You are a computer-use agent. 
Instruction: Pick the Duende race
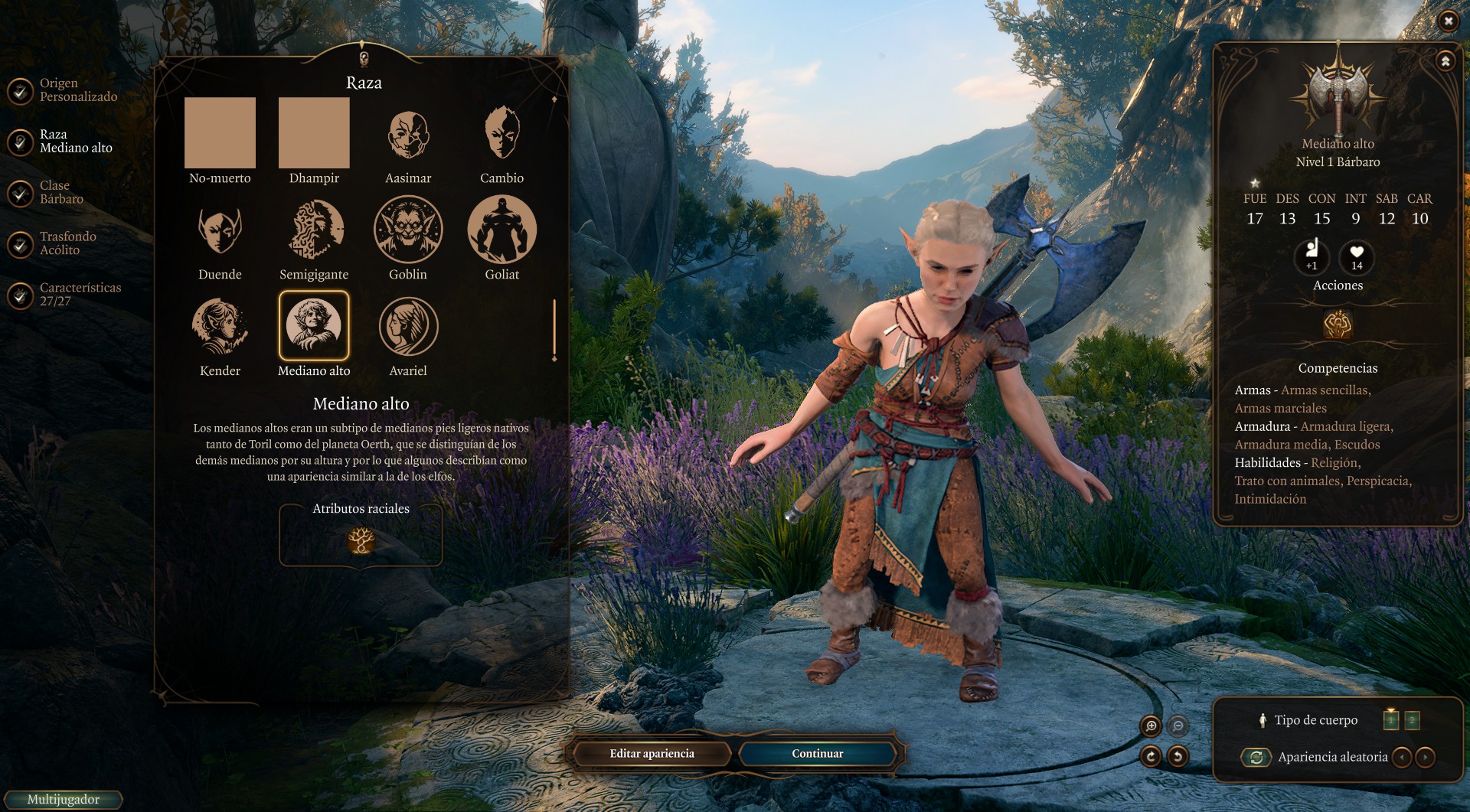pos(220,230)
